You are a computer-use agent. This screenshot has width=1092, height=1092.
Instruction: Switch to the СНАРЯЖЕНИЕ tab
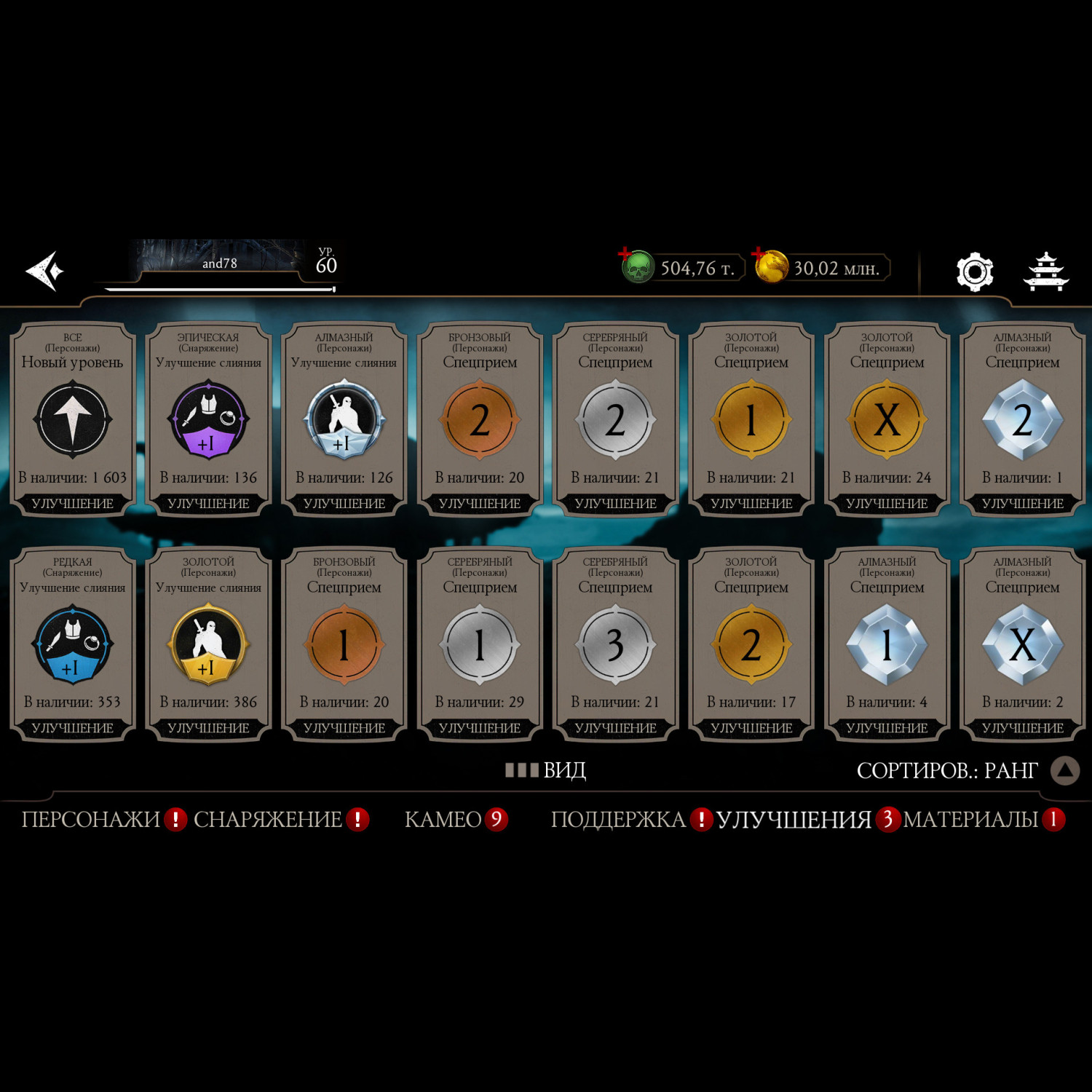click(268, 820)
